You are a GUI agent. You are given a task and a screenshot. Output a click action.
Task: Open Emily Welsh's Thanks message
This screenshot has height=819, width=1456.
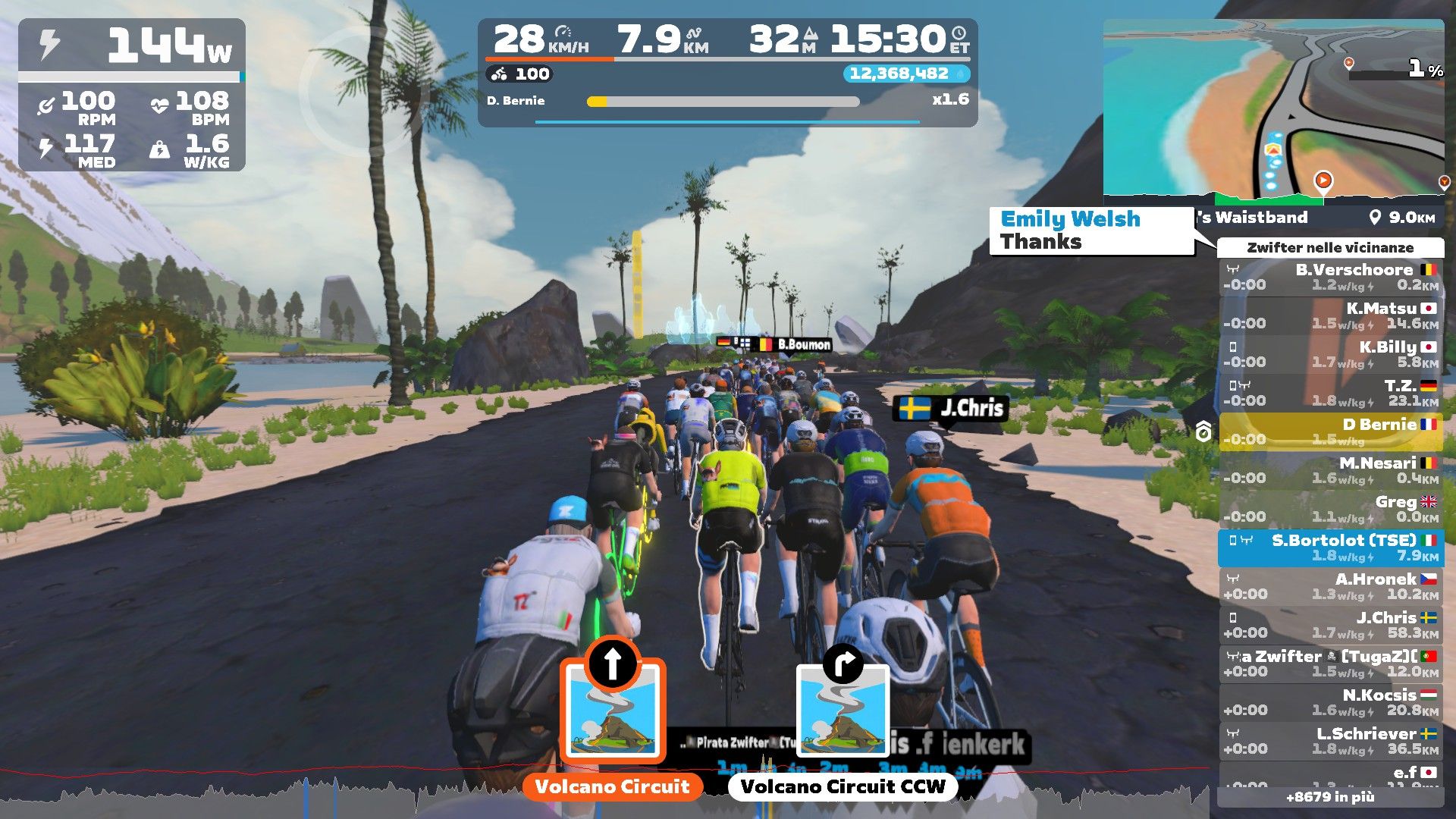click(x=1090, y=231)
